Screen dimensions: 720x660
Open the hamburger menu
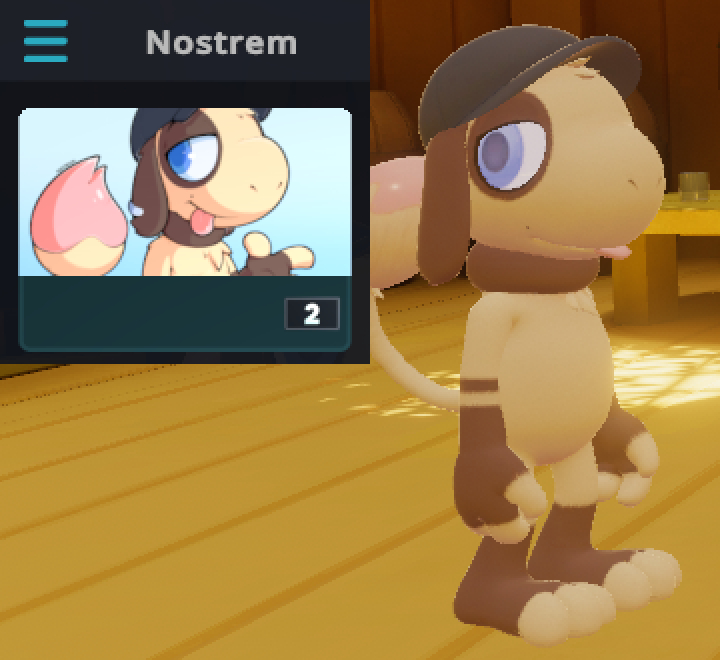pos(46,42)
